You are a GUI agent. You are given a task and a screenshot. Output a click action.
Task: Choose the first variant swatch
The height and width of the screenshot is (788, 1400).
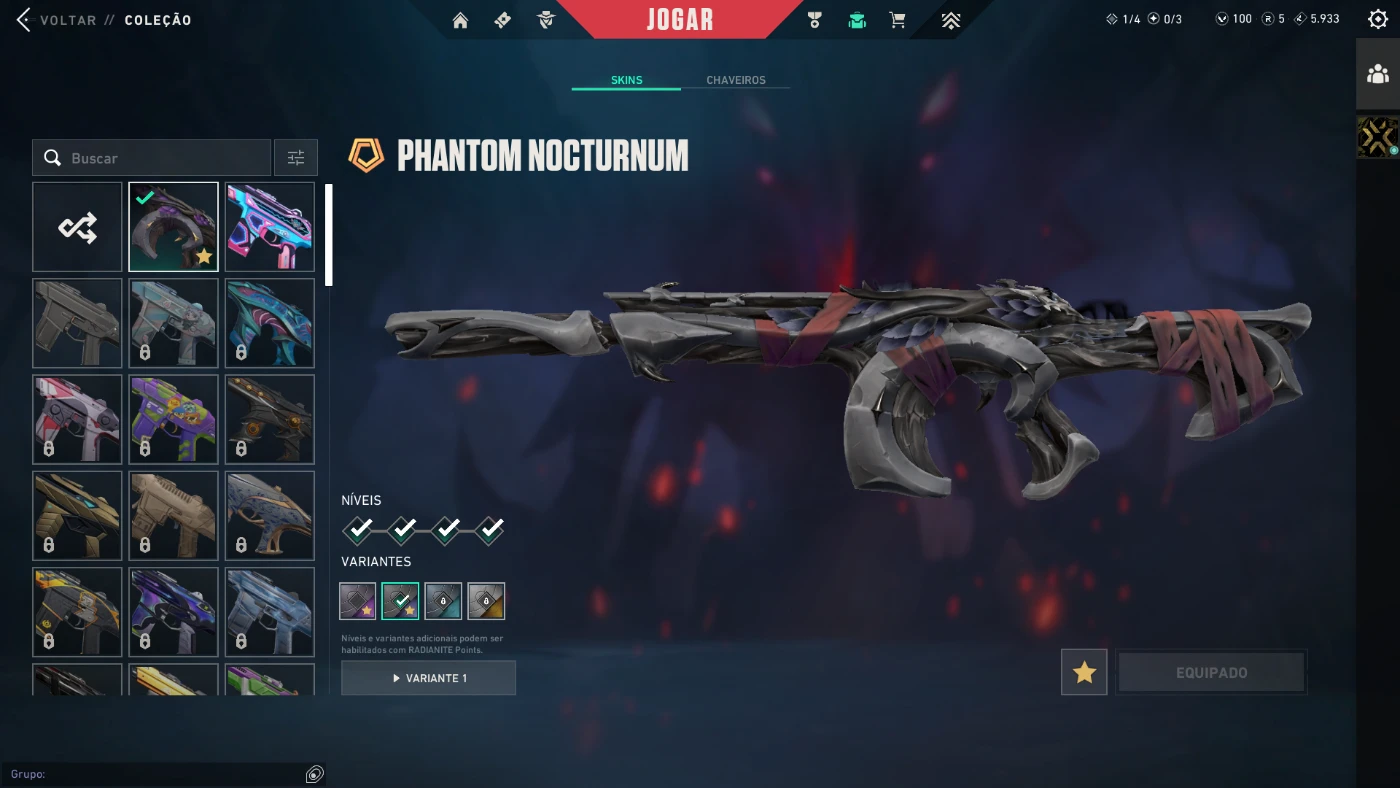(358, 601)
